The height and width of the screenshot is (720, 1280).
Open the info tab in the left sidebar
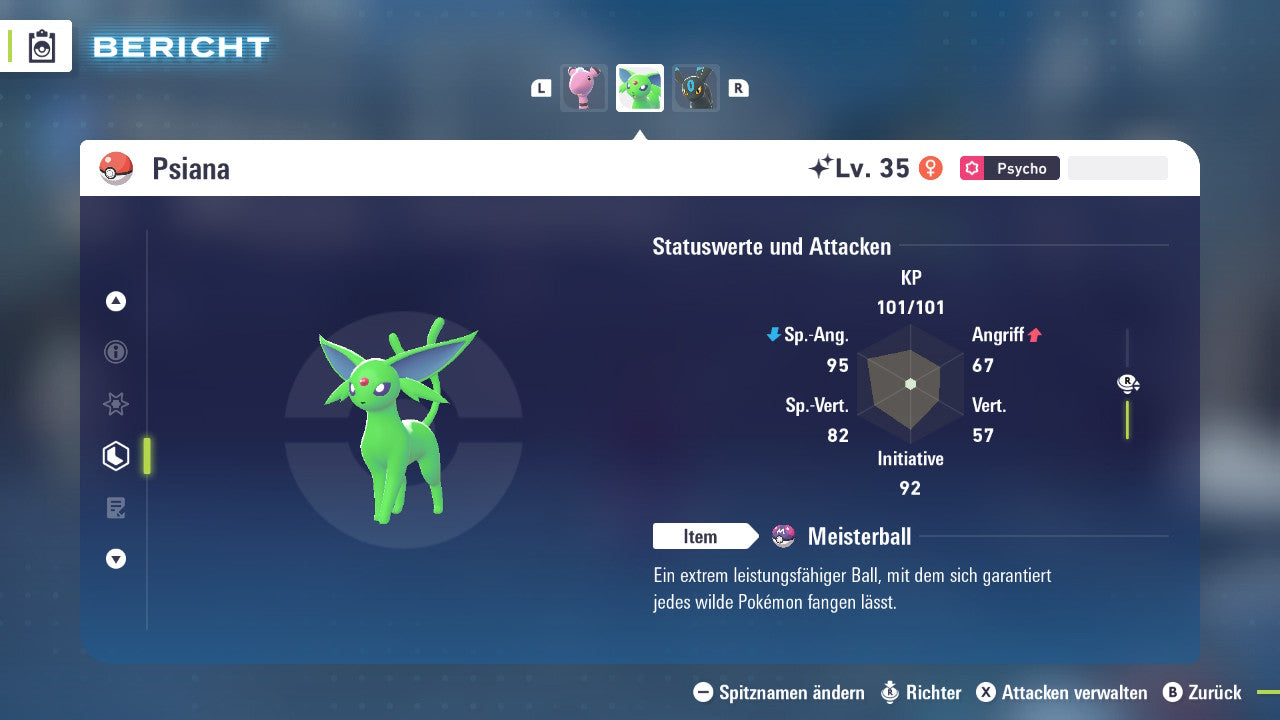[115, 352]
